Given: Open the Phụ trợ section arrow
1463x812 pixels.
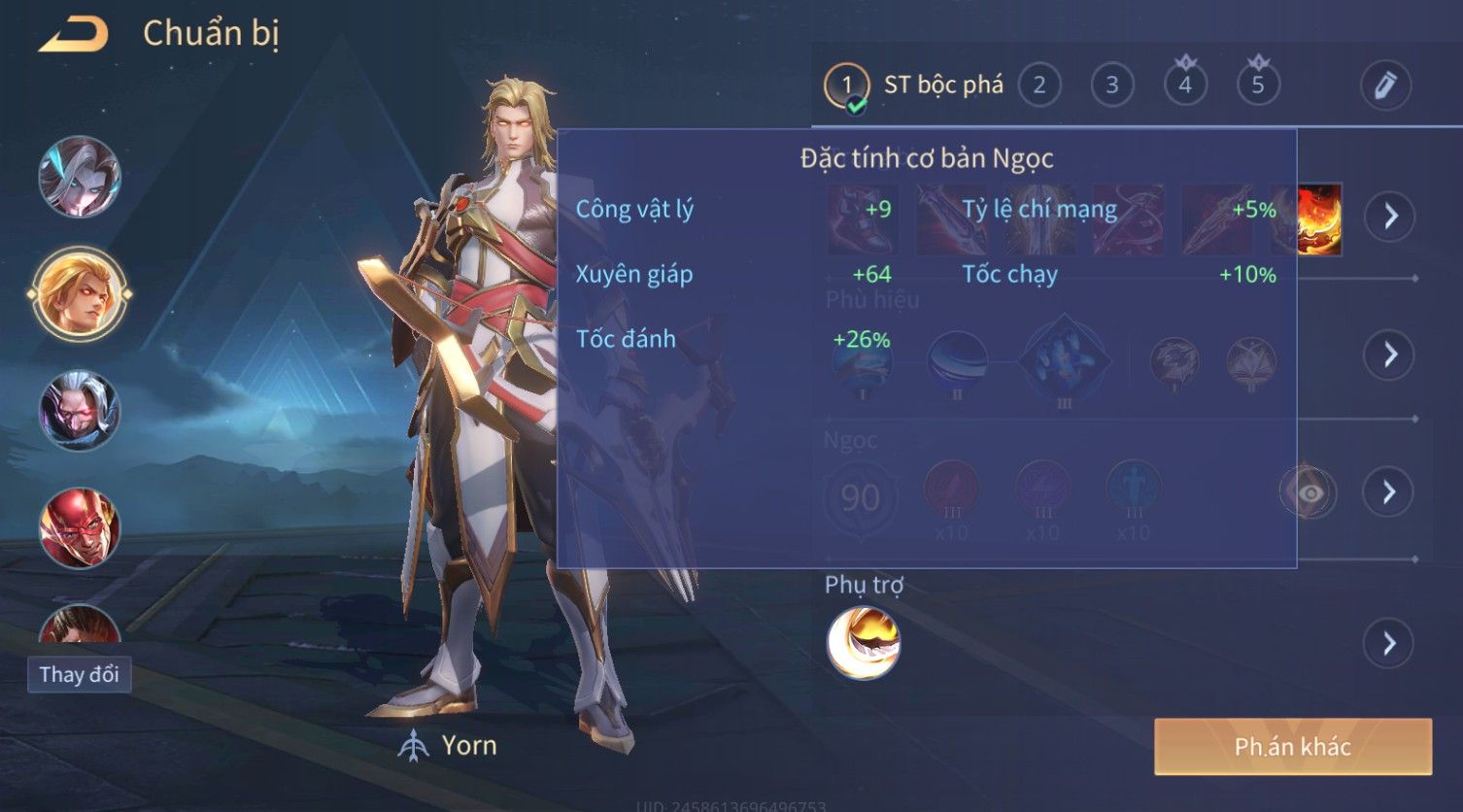Looking at the screenshot, I should [1388, 643].
